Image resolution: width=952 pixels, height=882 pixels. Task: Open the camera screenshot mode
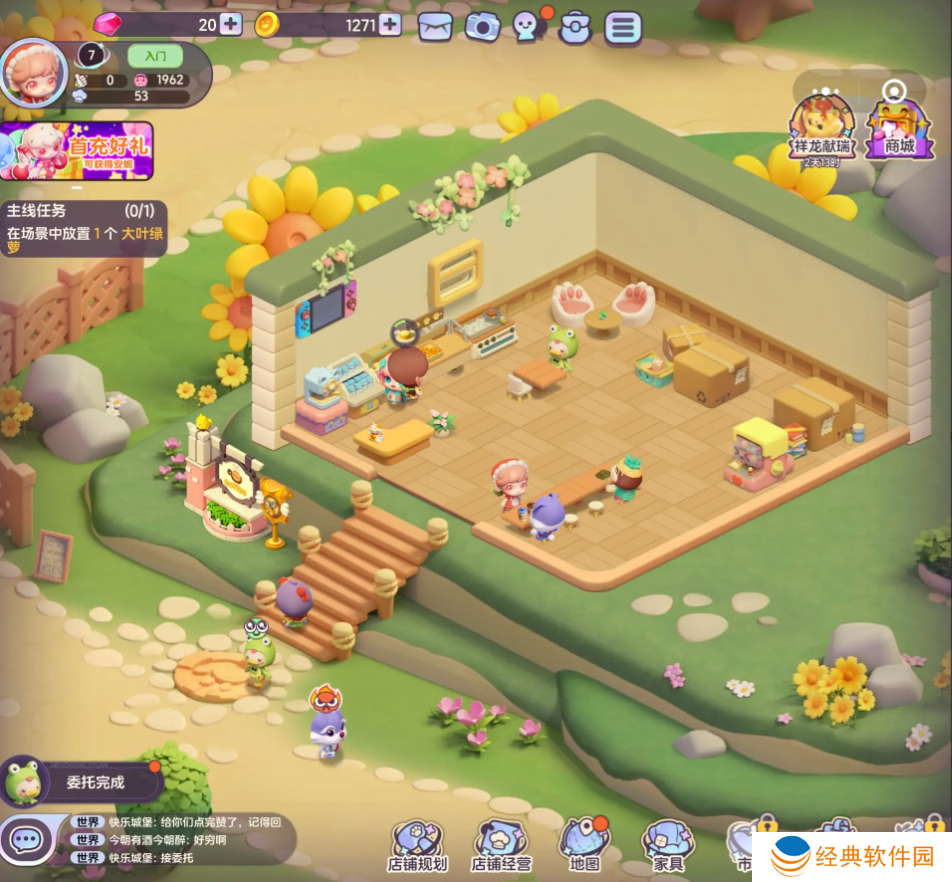482,26
